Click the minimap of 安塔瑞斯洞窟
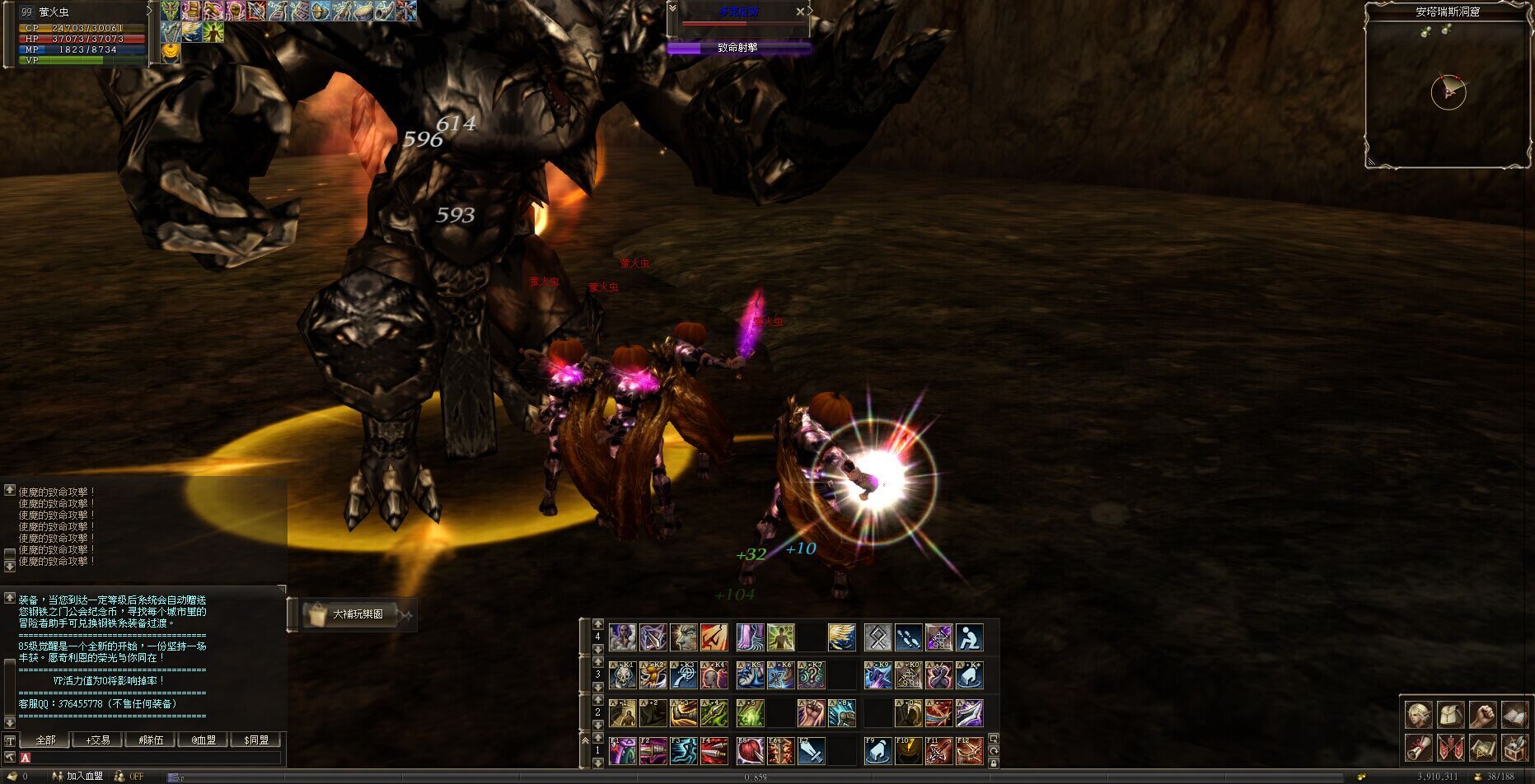This screenshot has width=1535, height=784. coord(1448,91)
